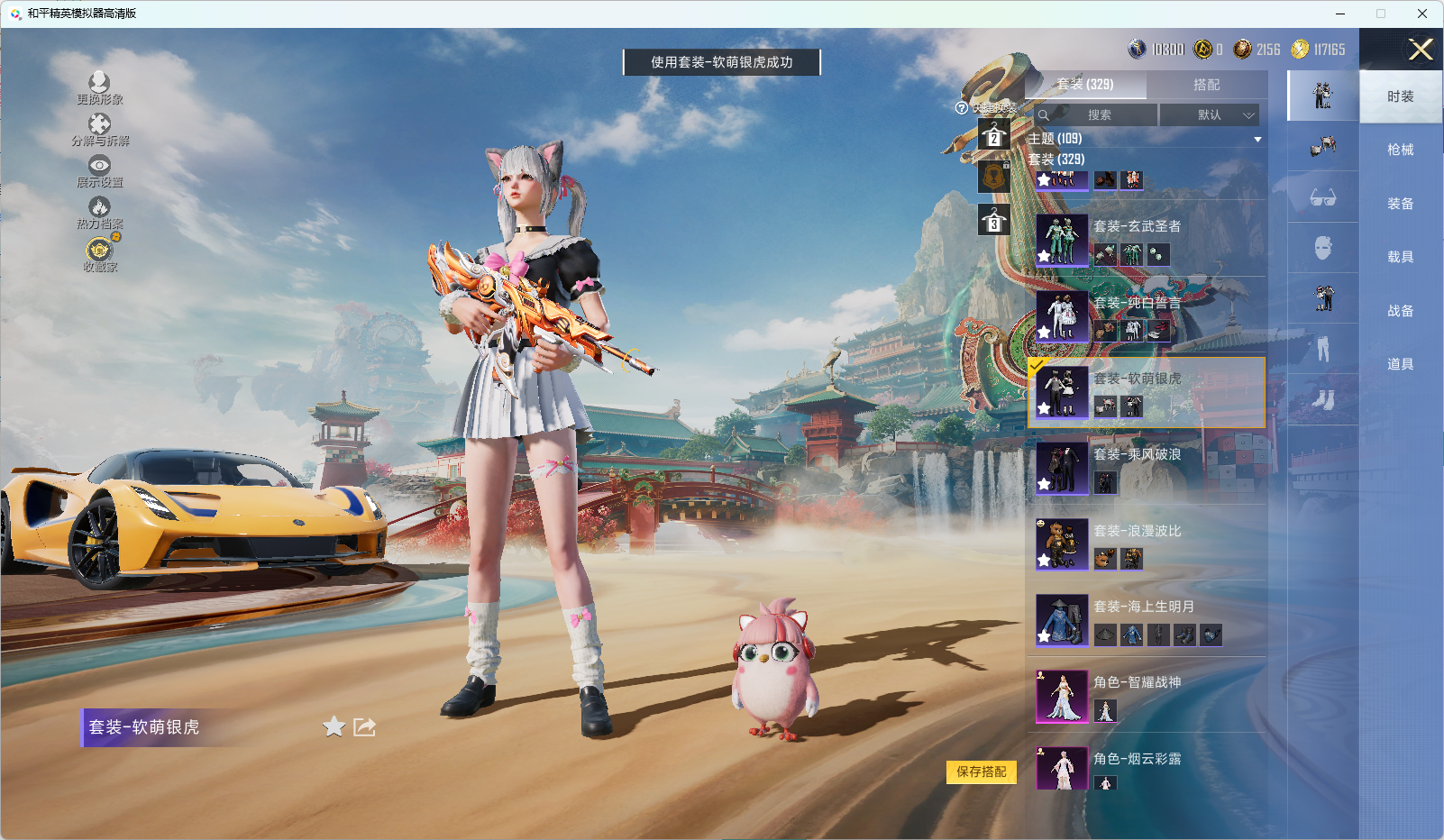Click the 搜索 search field
The height and width of the screenshot is (840, 1444).
pyautogui.click(x=1097, y=115)
